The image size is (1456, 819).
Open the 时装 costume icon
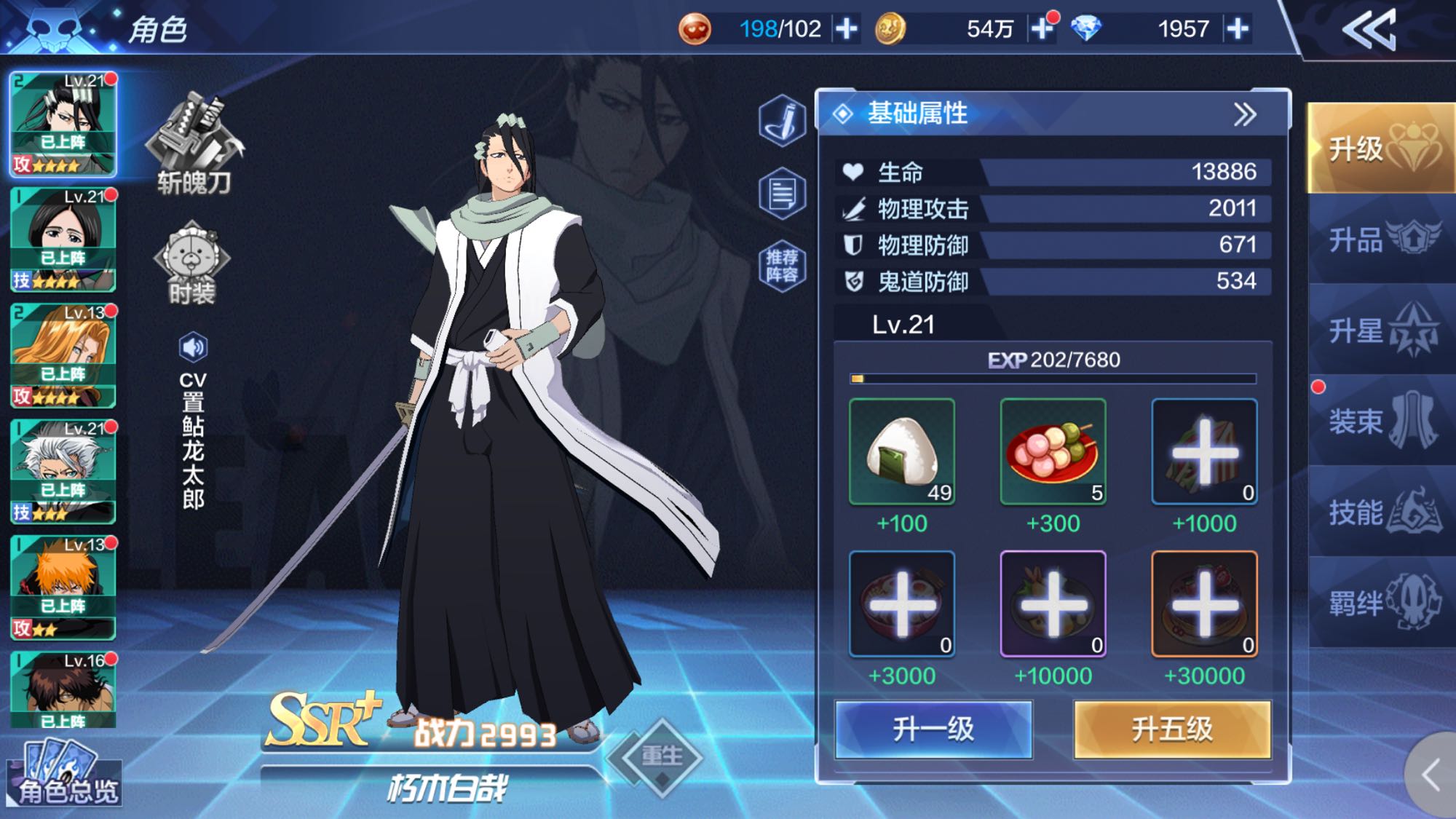point(192,262)
